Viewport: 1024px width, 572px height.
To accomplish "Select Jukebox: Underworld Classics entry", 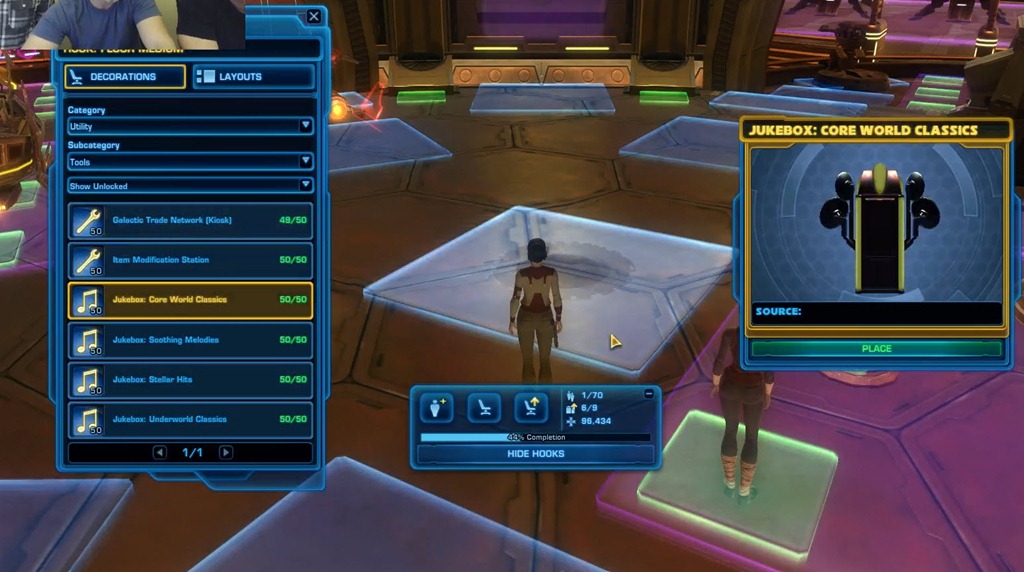I will click(x=190, y=420).
